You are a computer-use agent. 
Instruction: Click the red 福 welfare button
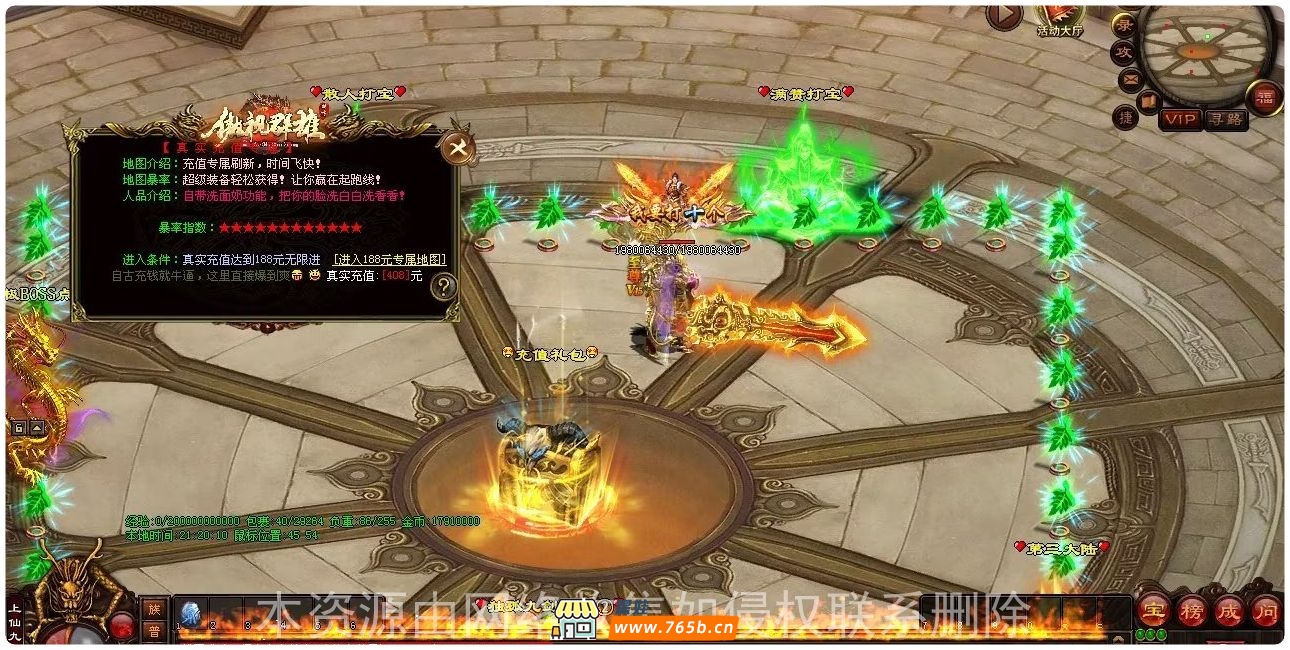pos(1264,97)
